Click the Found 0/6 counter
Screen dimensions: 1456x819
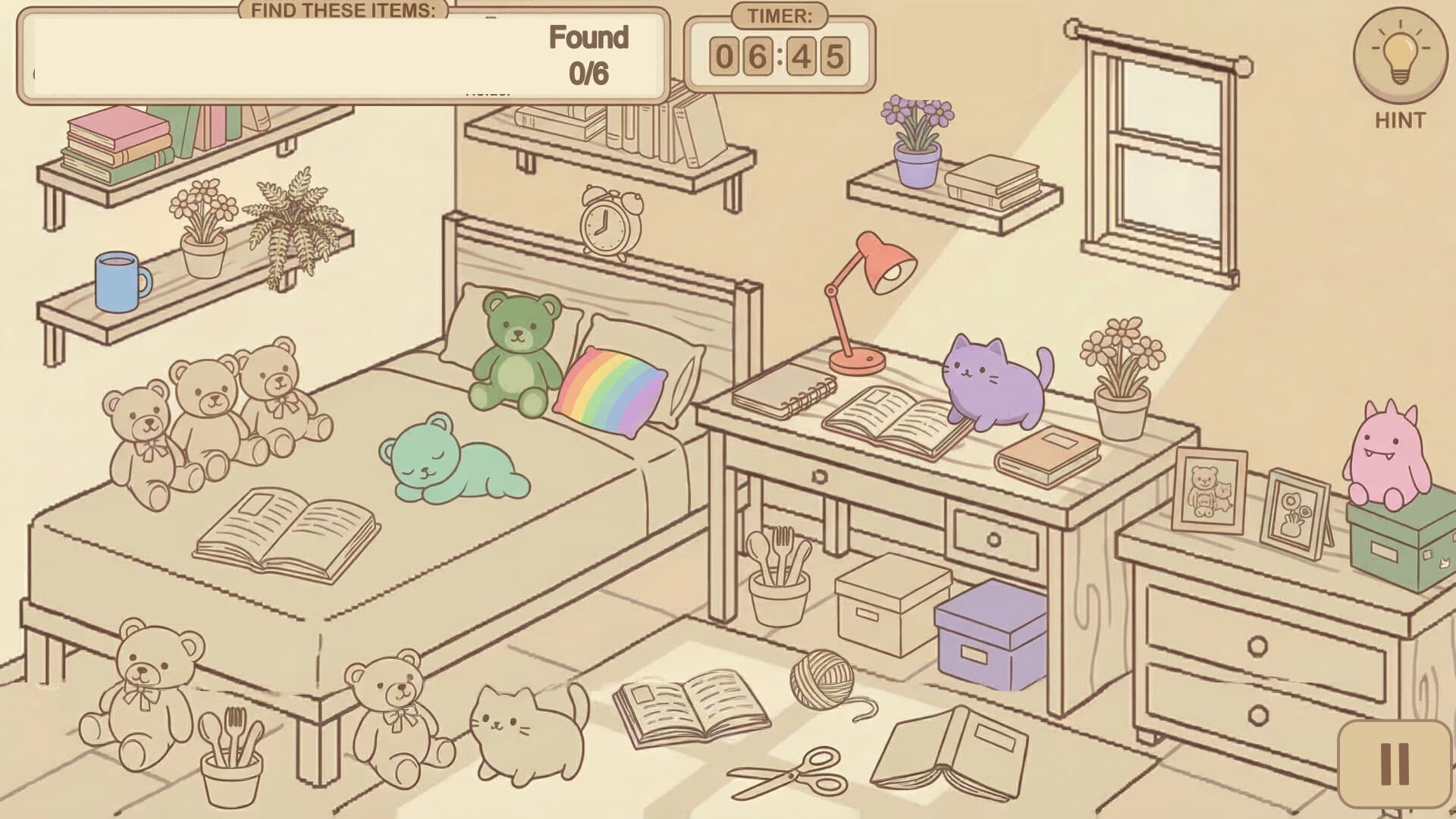point(590,55)
